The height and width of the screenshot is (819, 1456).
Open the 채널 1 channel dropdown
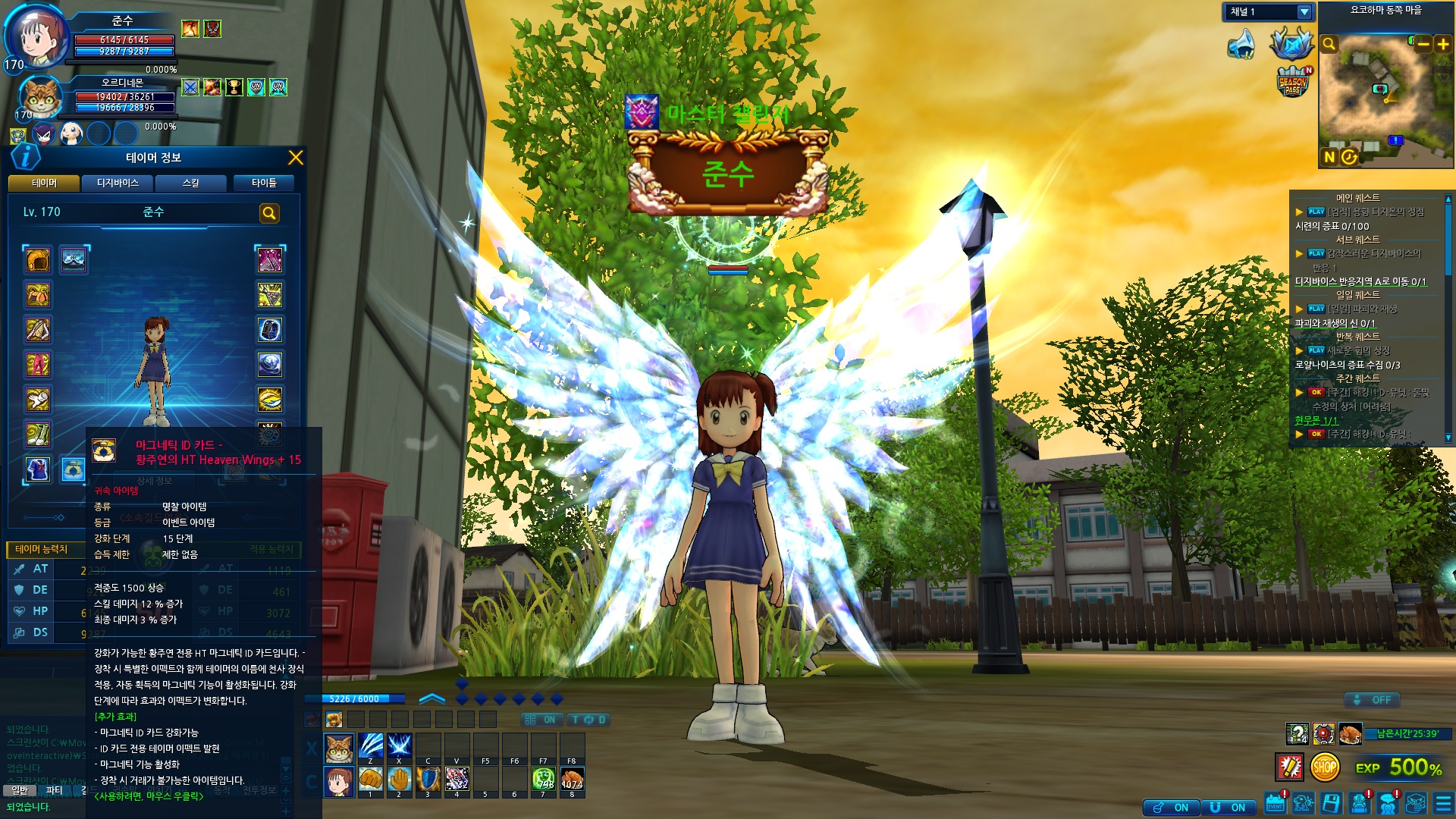(1304, 12)
